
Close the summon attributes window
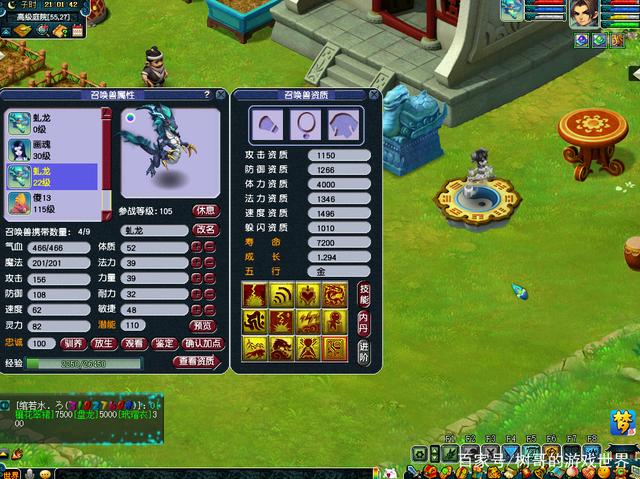click(218, 95)
